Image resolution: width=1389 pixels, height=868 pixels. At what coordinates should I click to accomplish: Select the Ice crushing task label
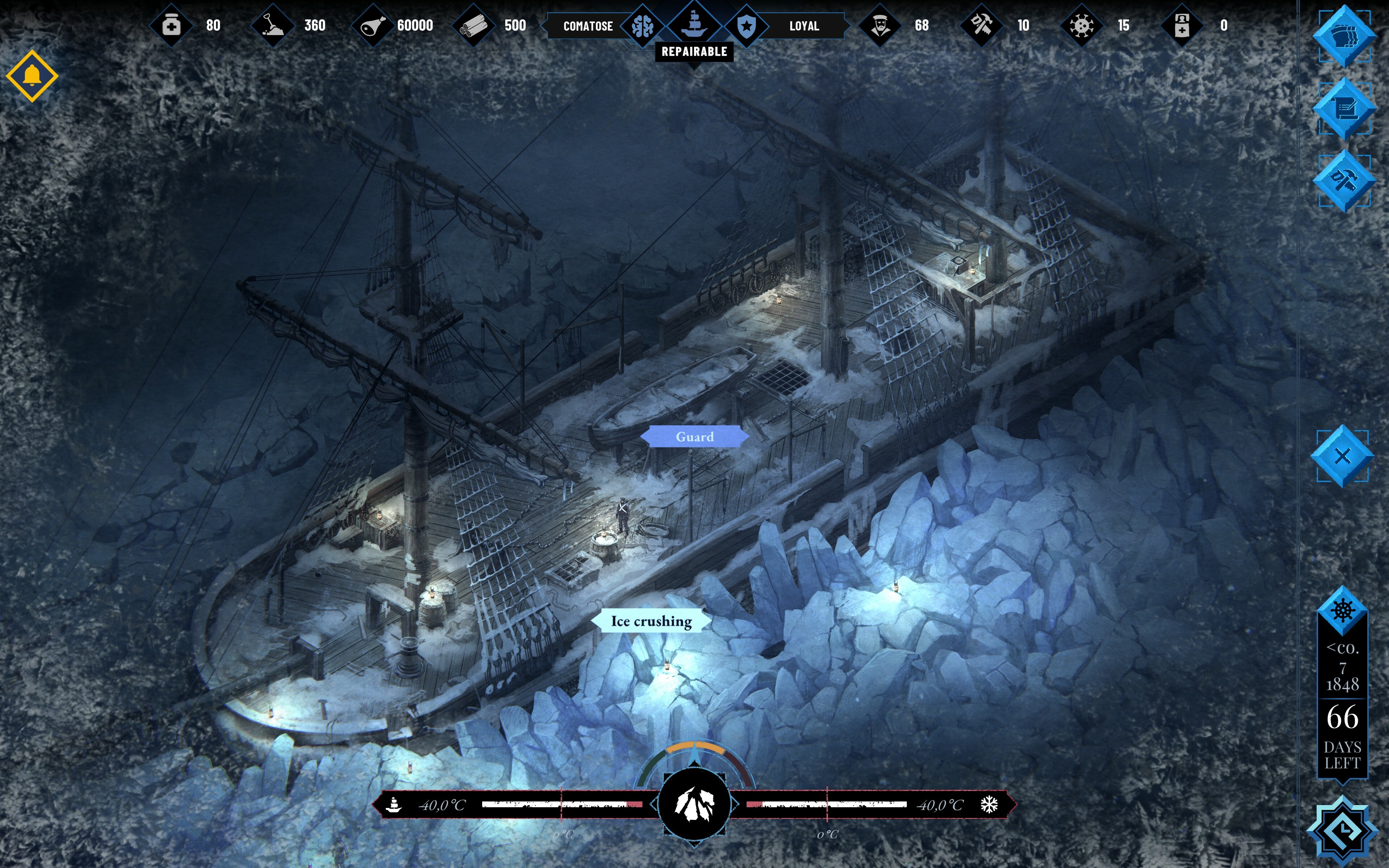(x=651, y=621)
